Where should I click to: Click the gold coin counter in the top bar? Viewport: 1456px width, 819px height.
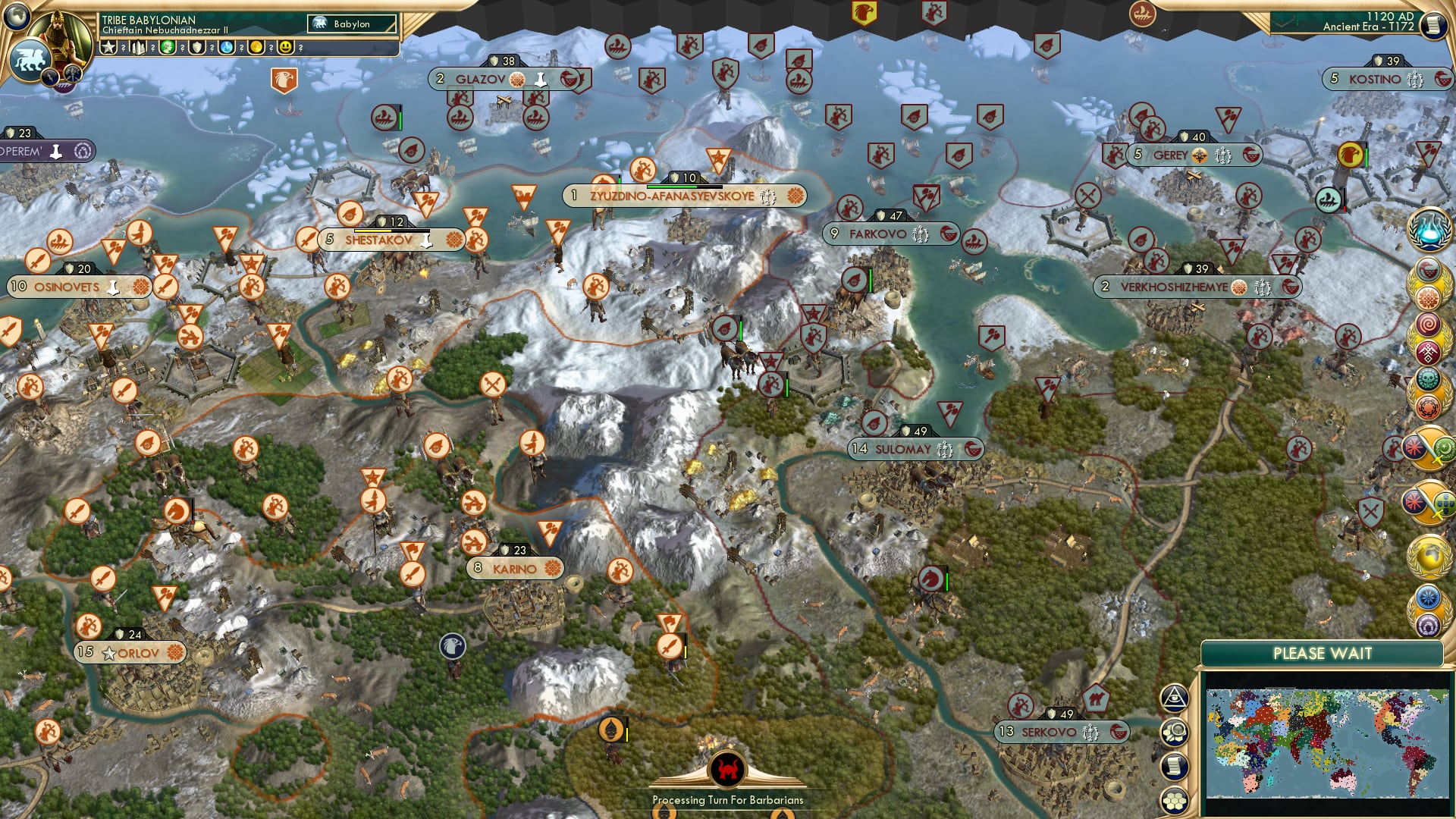[x=256, y=47]
